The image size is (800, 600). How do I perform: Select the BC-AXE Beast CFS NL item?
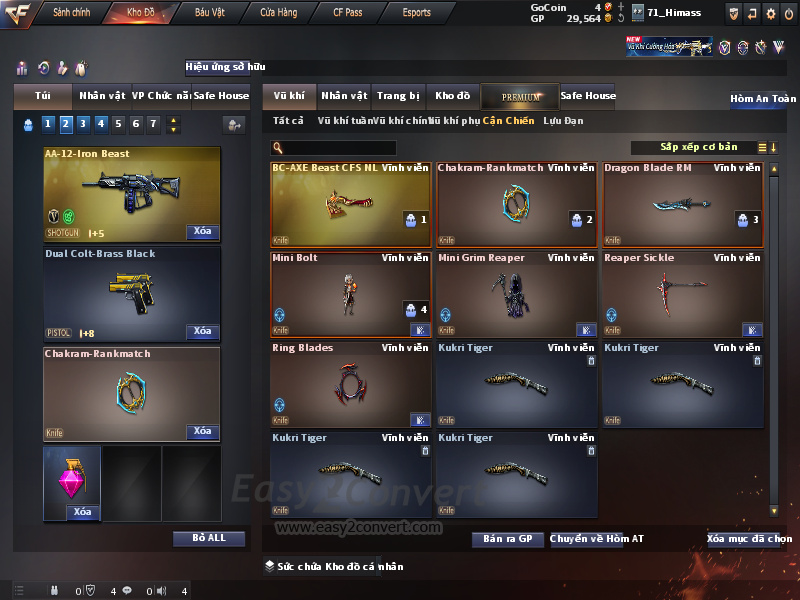pyautogui.click(x=351, y=204)
